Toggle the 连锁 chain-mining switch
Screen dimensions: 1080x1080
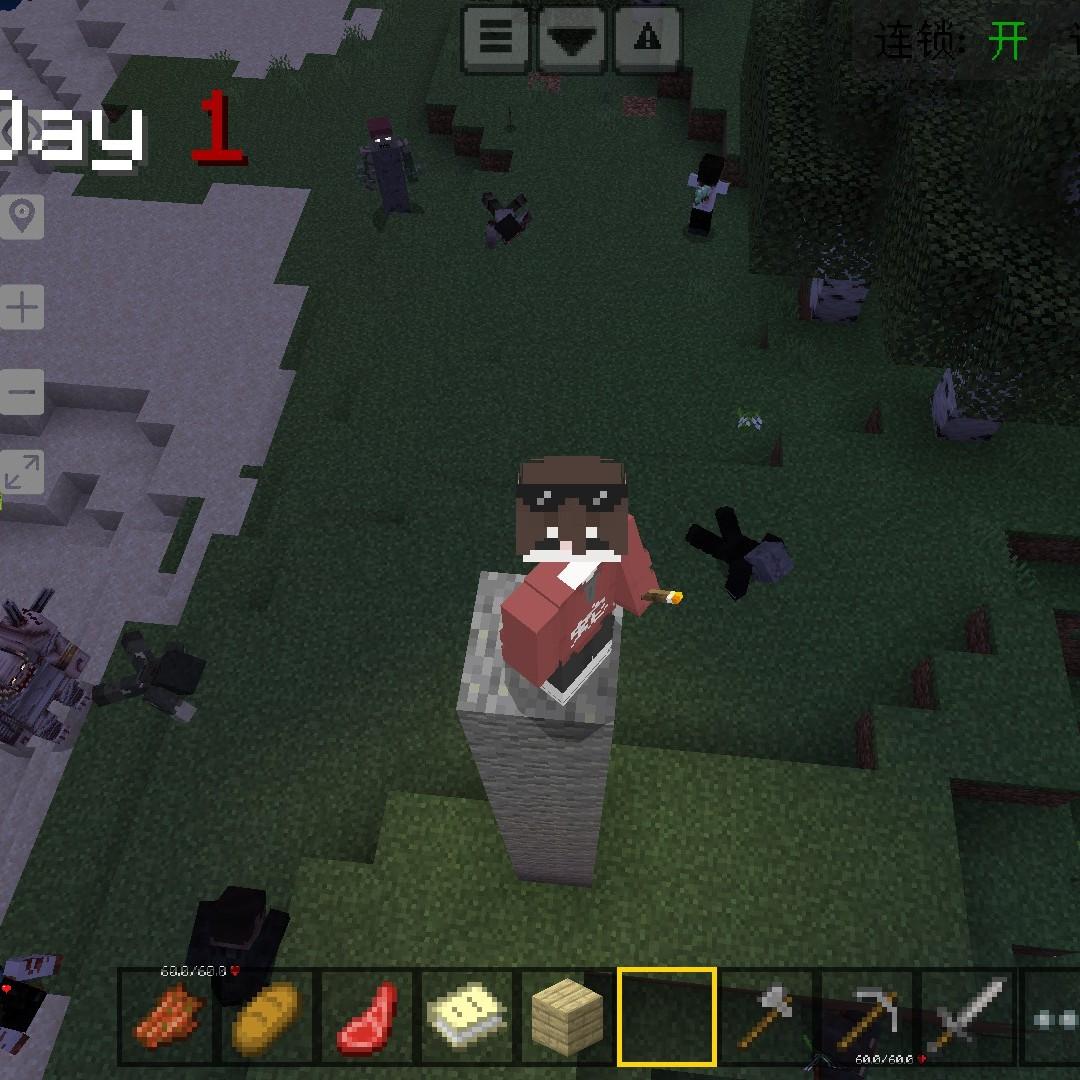[1007, 42]
